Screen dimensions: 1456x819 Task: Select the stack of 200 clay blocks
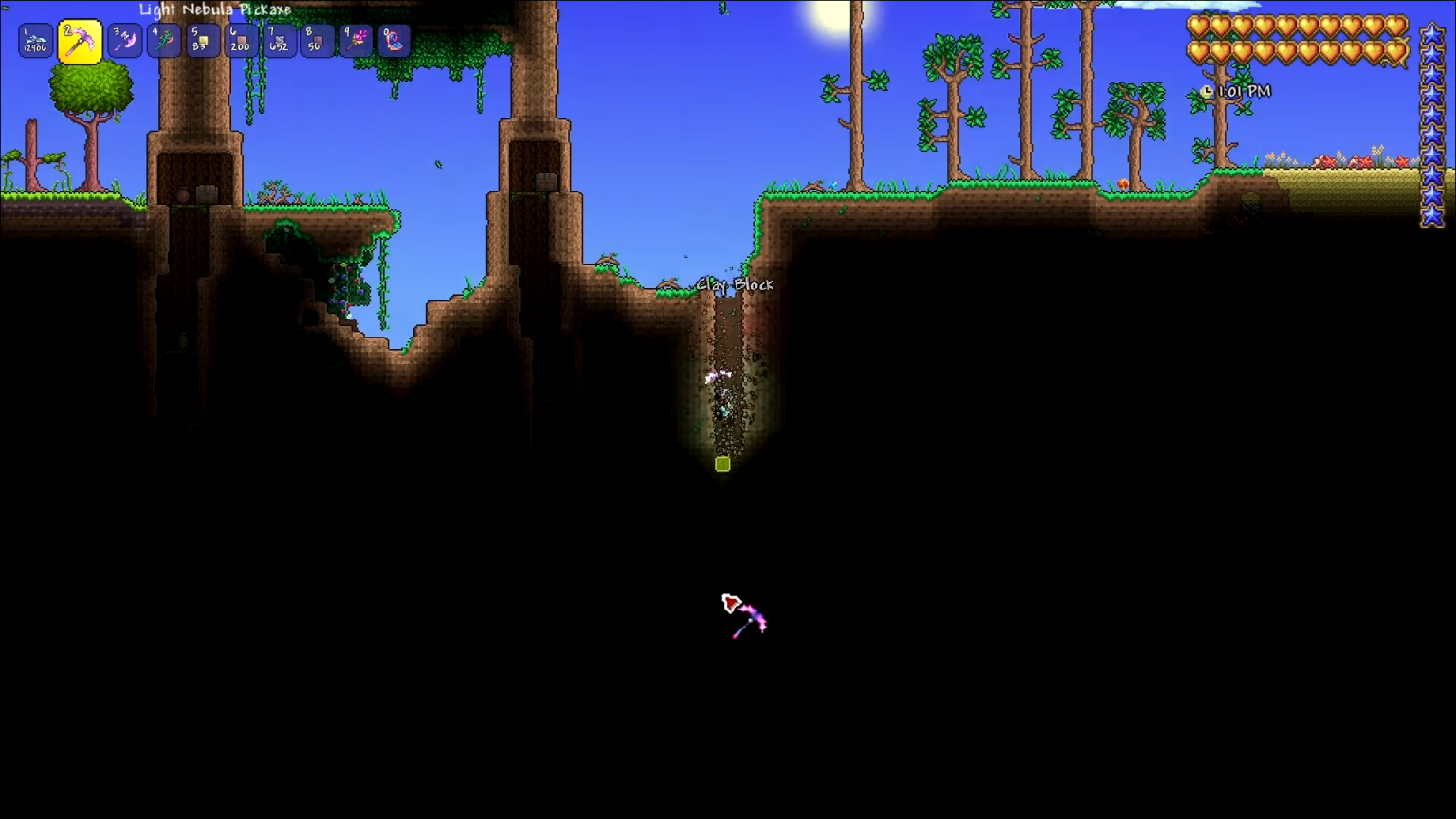pos(240,40)
